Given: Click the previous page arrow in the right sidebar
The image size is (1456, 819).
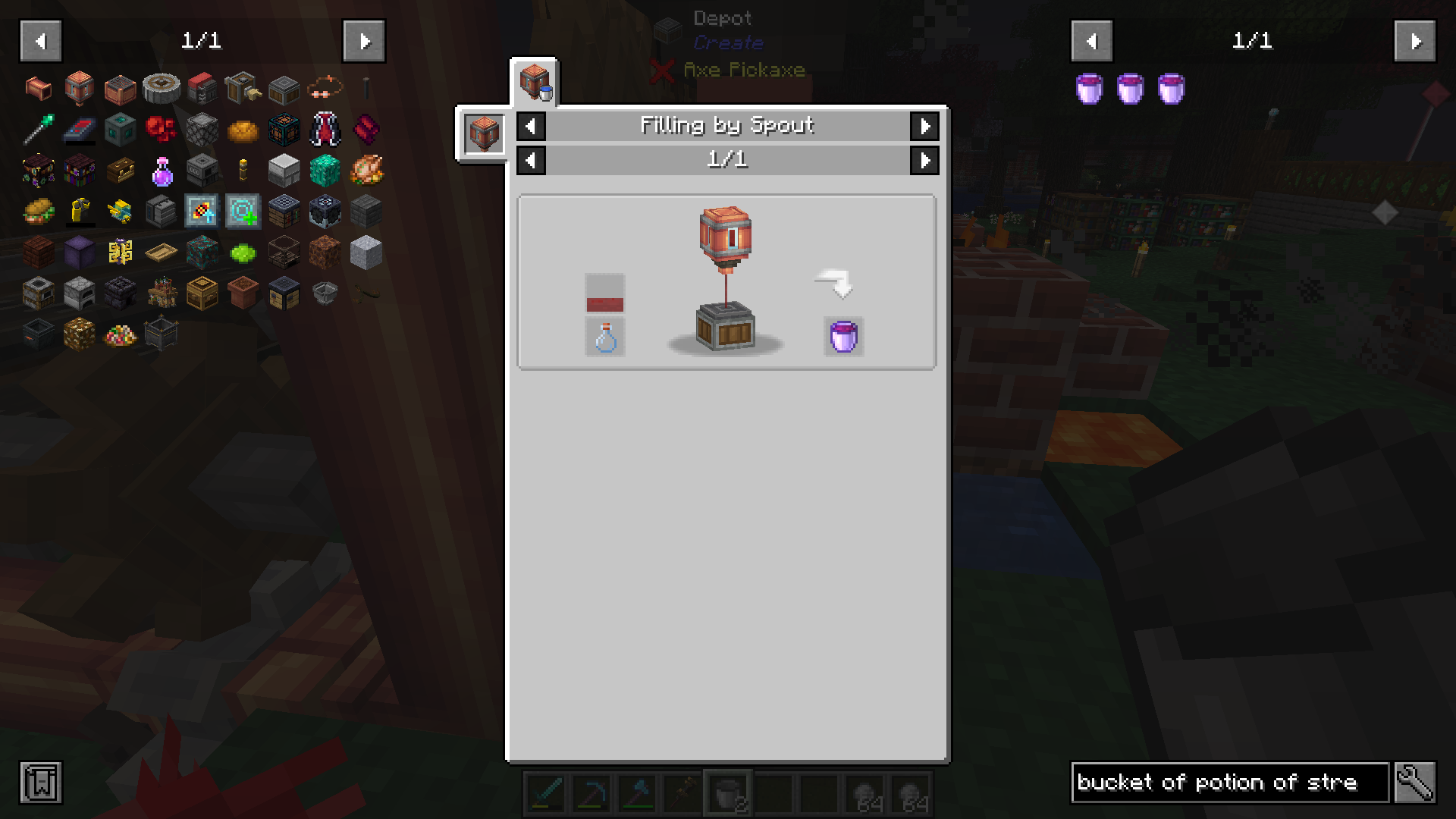Looking at the screenshot, I should 1091,42.
